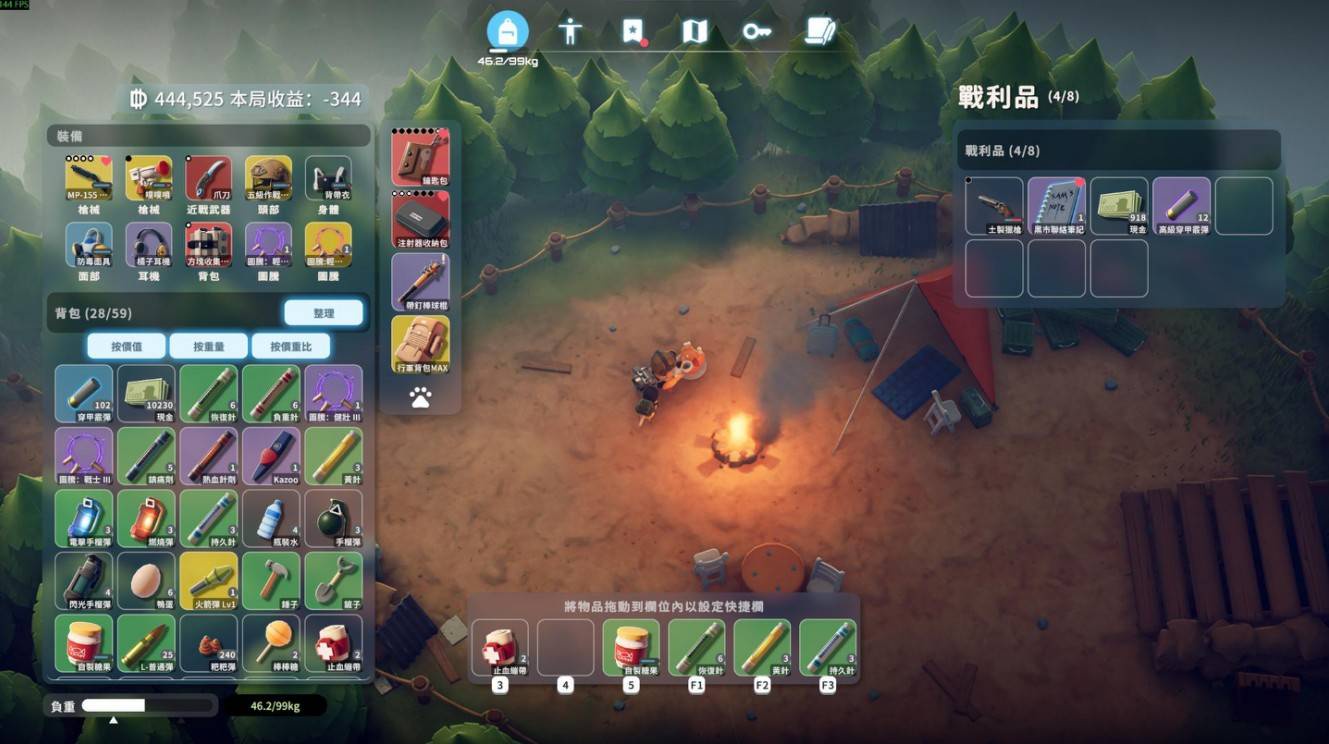The image size is (1329, 744).
Task: Select the Kazoo item in the backpack
Action: pos(270,456)
